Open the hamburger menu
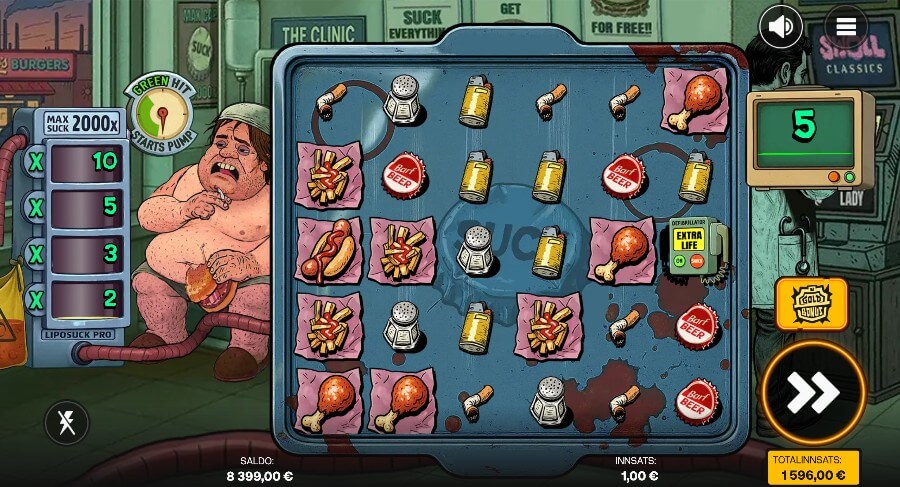The width and height of the screenshot is (900, 487). (846, 27)
